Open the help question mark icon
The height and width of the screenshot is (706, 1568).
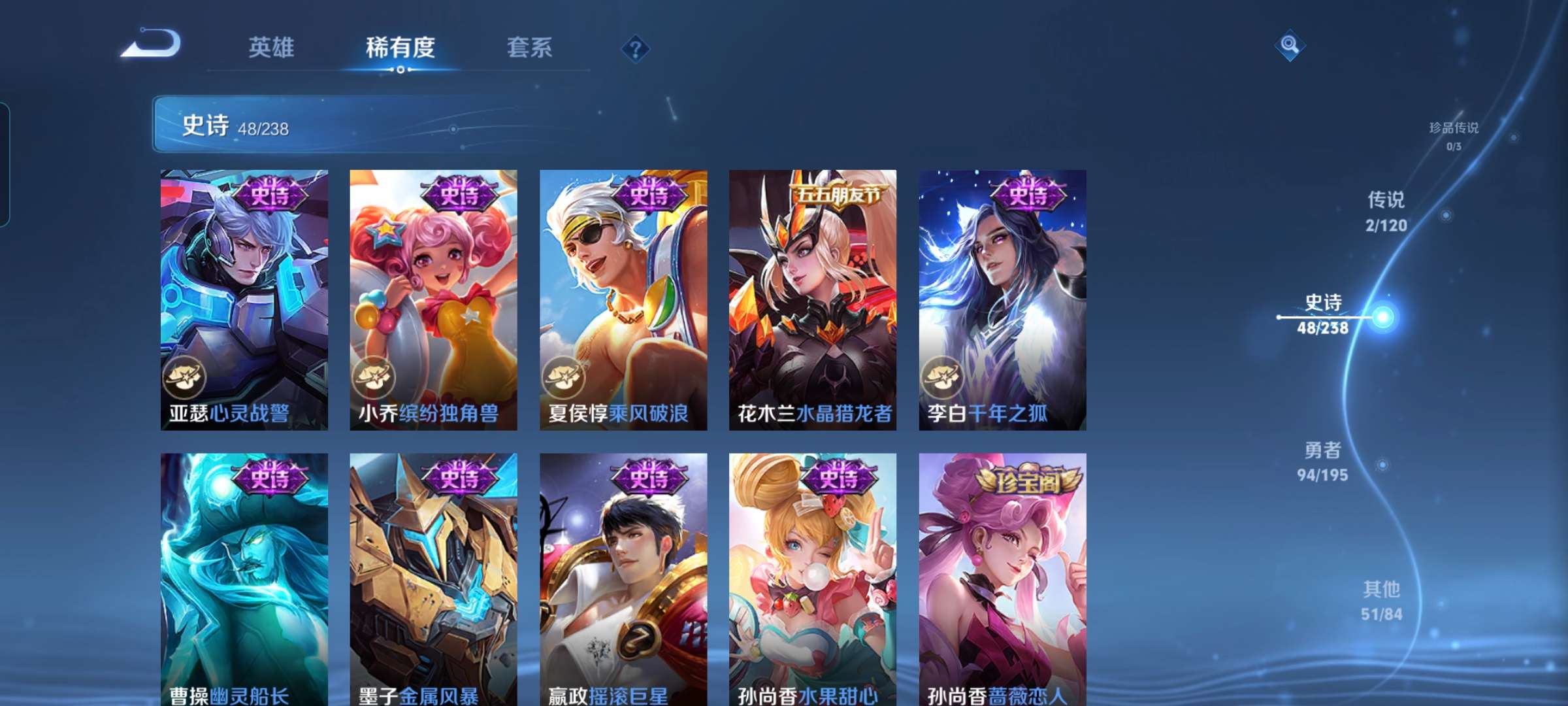pyautogui.click(x=637, y=48)
